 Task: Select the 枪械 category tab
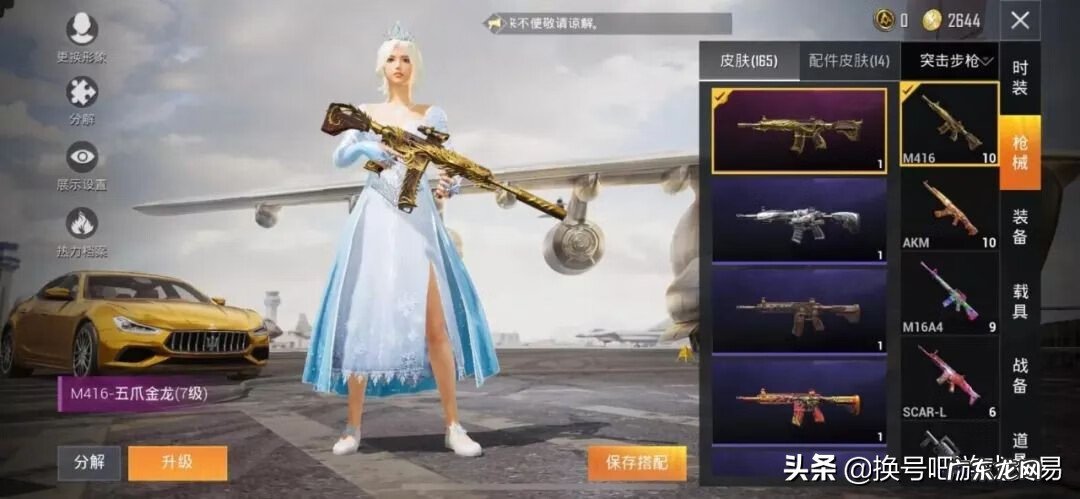tap(1020, 152)
